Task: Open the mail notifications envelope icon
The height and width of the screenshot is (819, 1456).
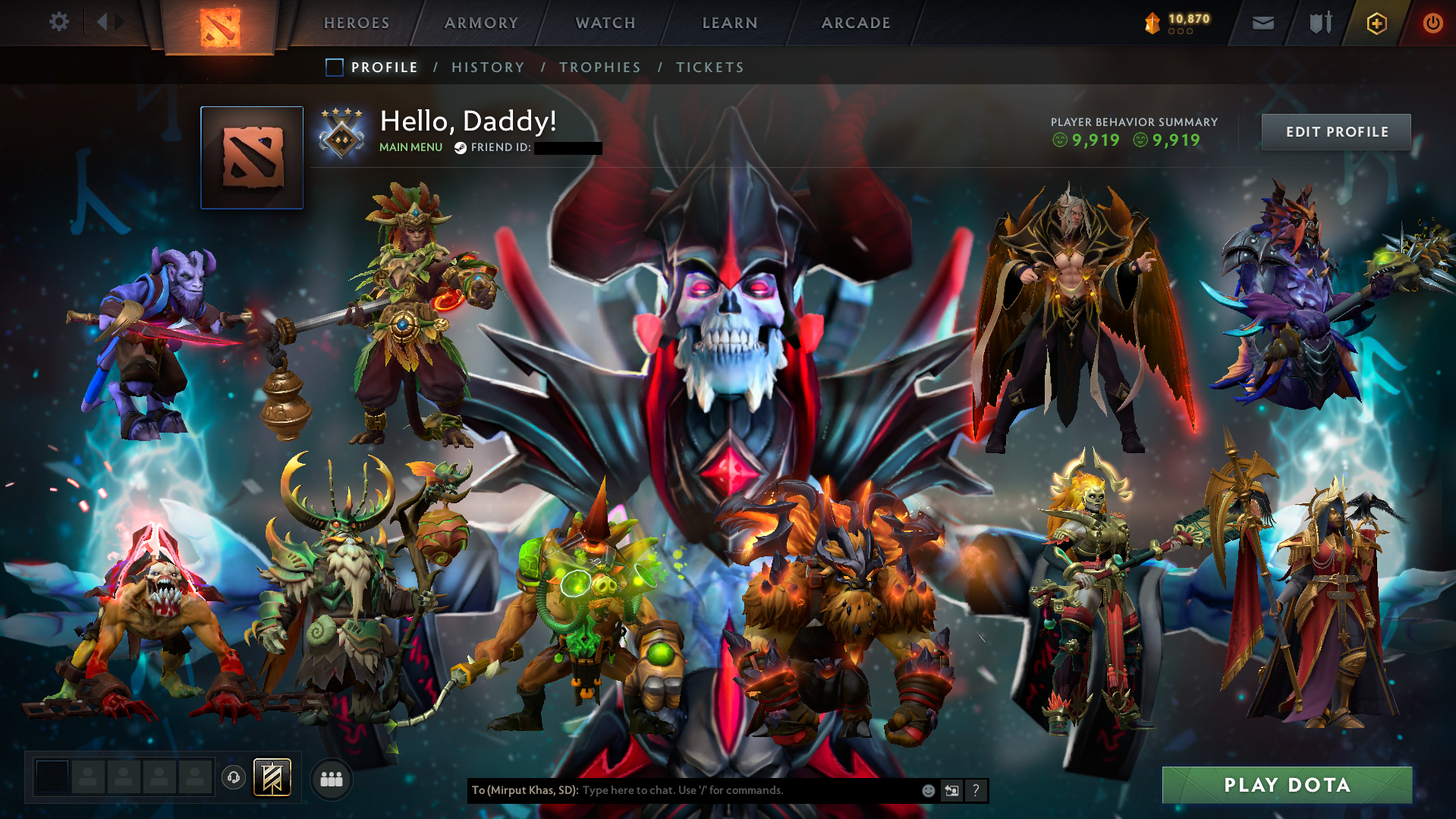Action: click(1262, 23)
